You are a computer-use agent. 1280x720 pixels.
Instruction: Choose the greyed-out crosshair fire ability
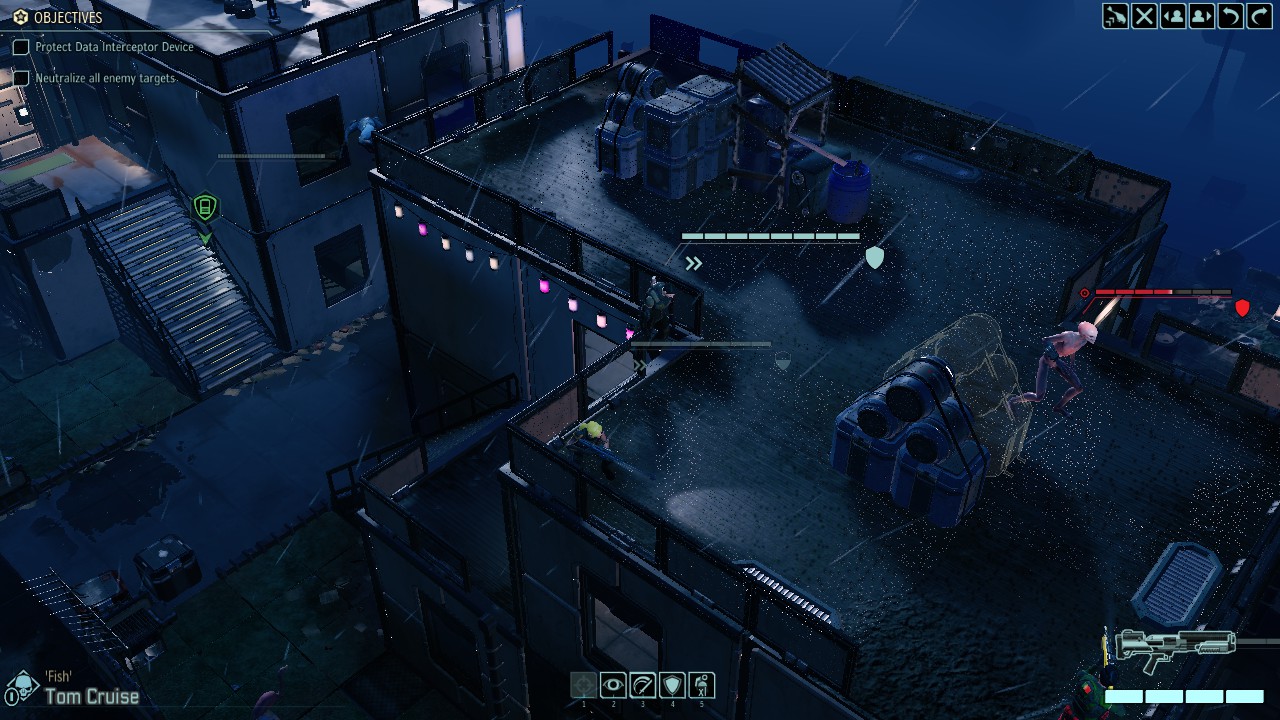pyautogui.click(x=584, y=685)
